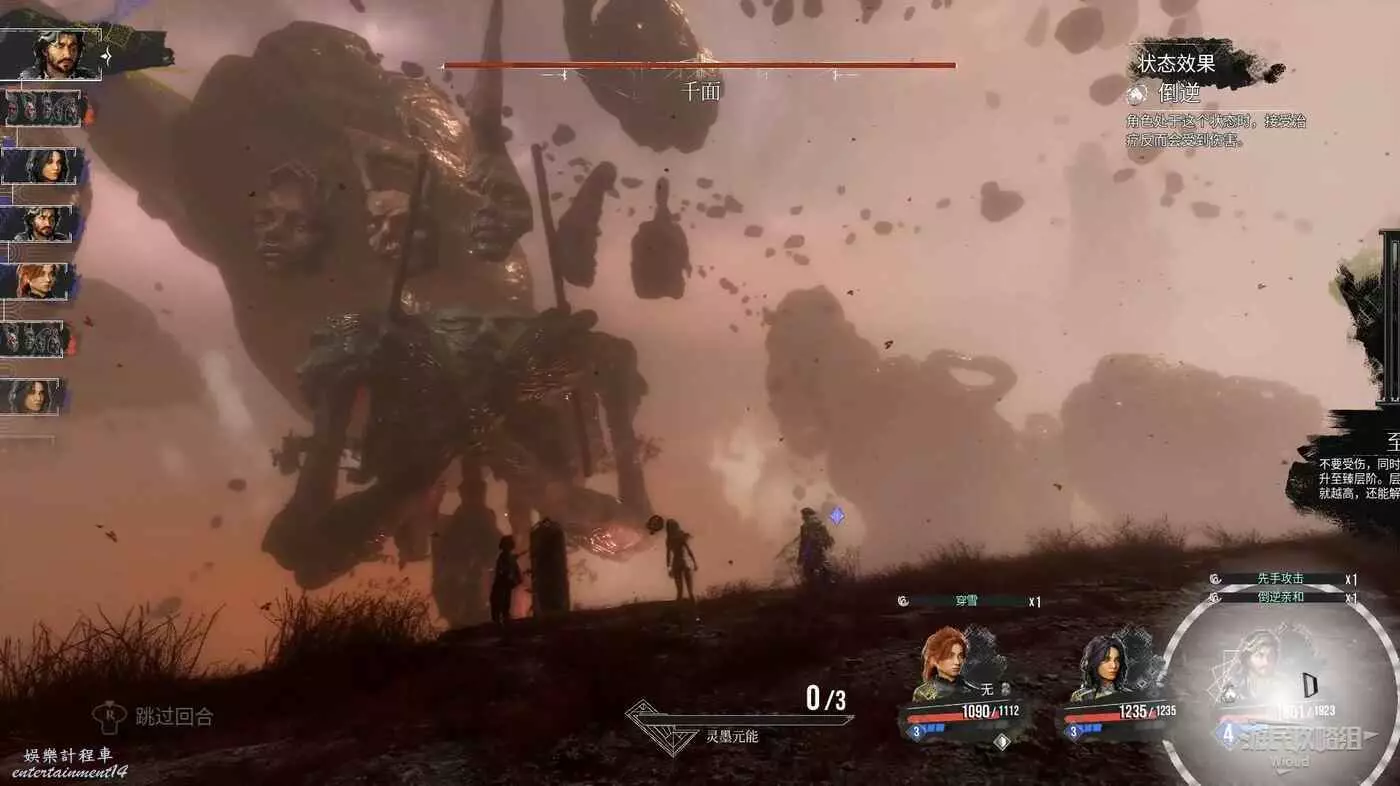Viewport: 1400px width, 786px height.
Task: Click the 穿雪 buff label
Action: coord(969,601)
